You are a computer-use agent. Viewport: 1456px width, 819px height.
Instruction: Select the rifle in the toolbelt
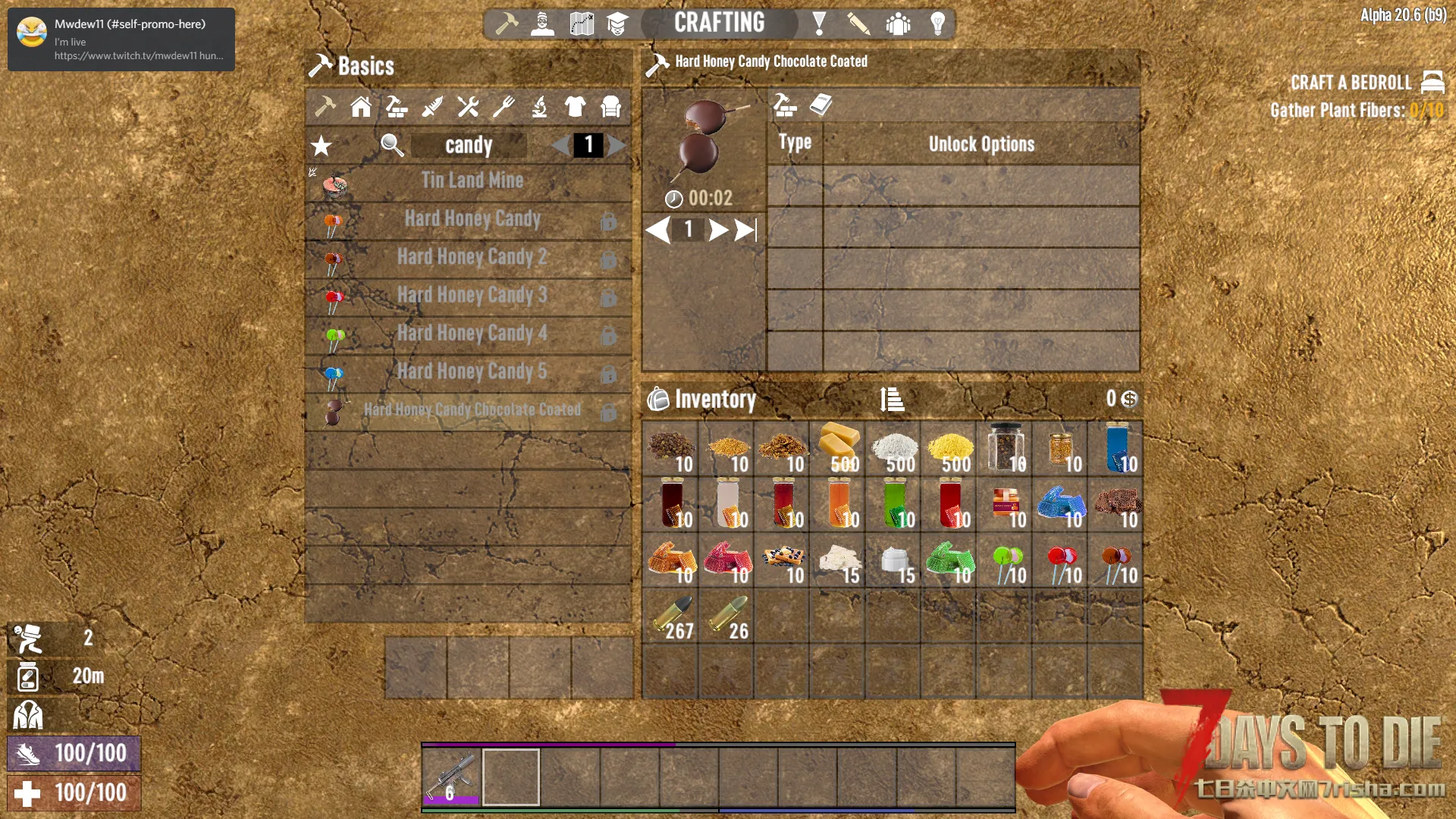(x=452, y=777)
